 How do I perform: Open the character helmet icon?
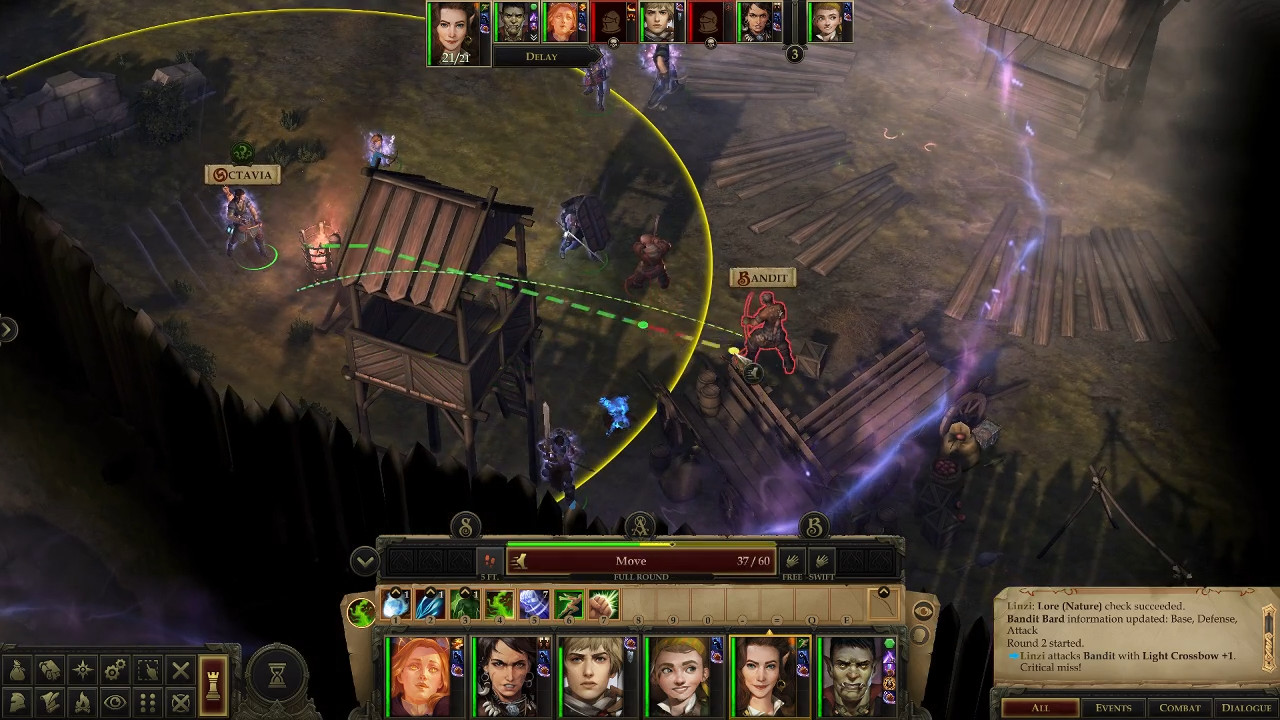18,702
